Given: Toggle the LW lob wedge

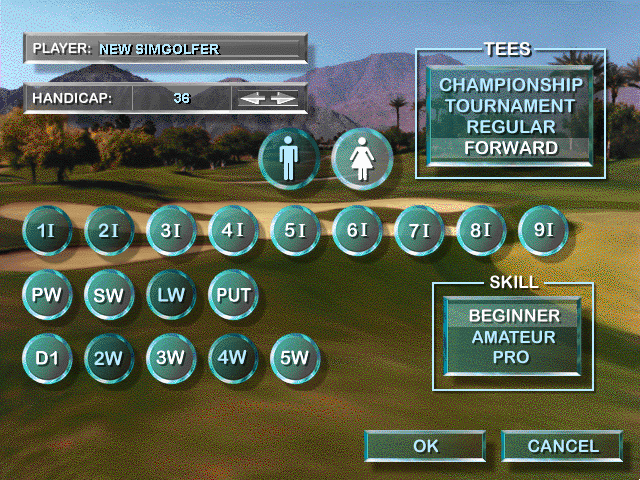Looking at the screenshot, I should pos(171,295).
